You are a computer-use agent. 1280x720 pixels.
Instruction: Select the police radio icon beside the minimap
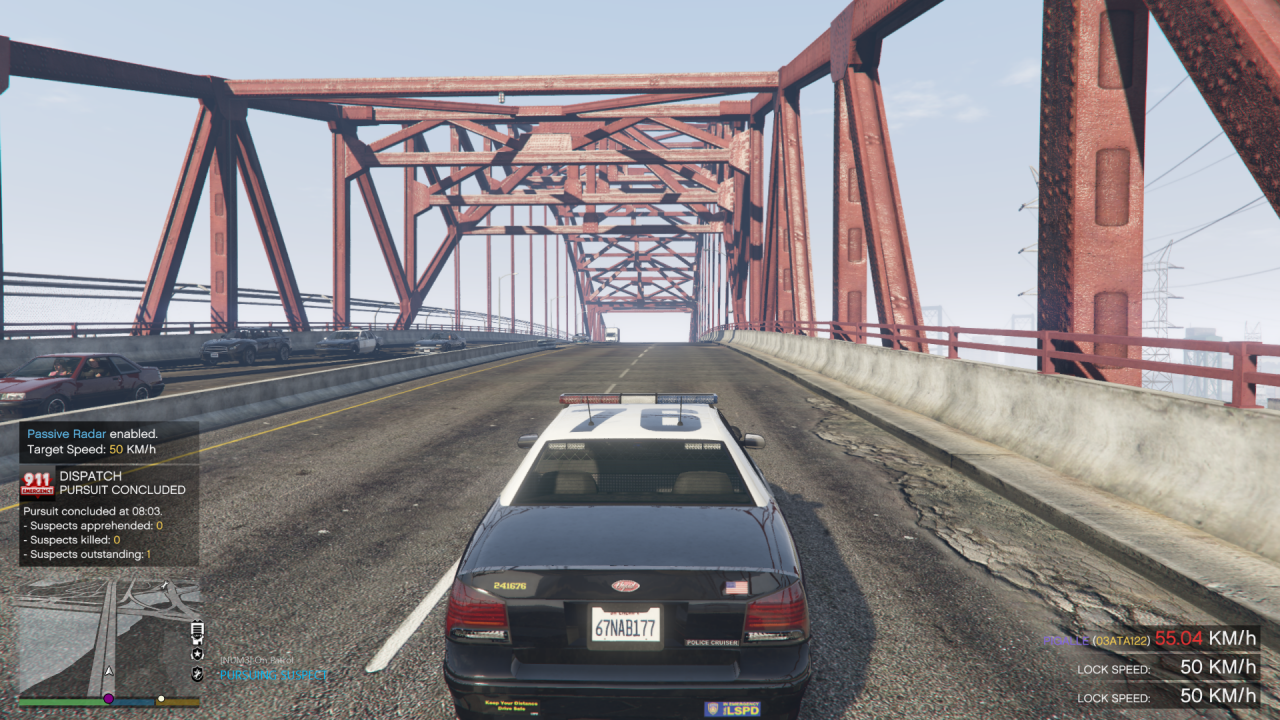click(195, 633)
